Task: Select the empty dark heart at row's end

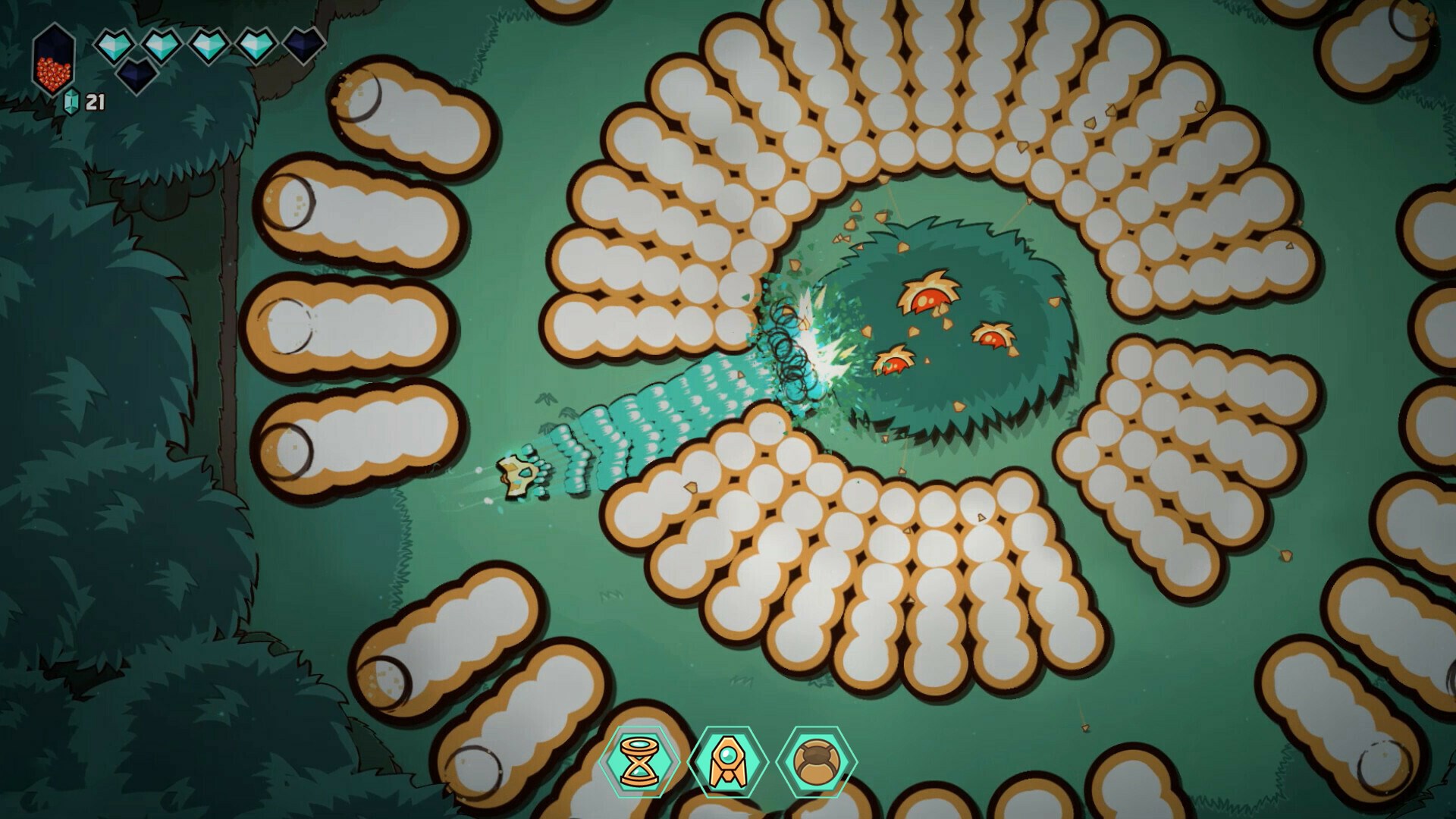Action: (303, 44)
